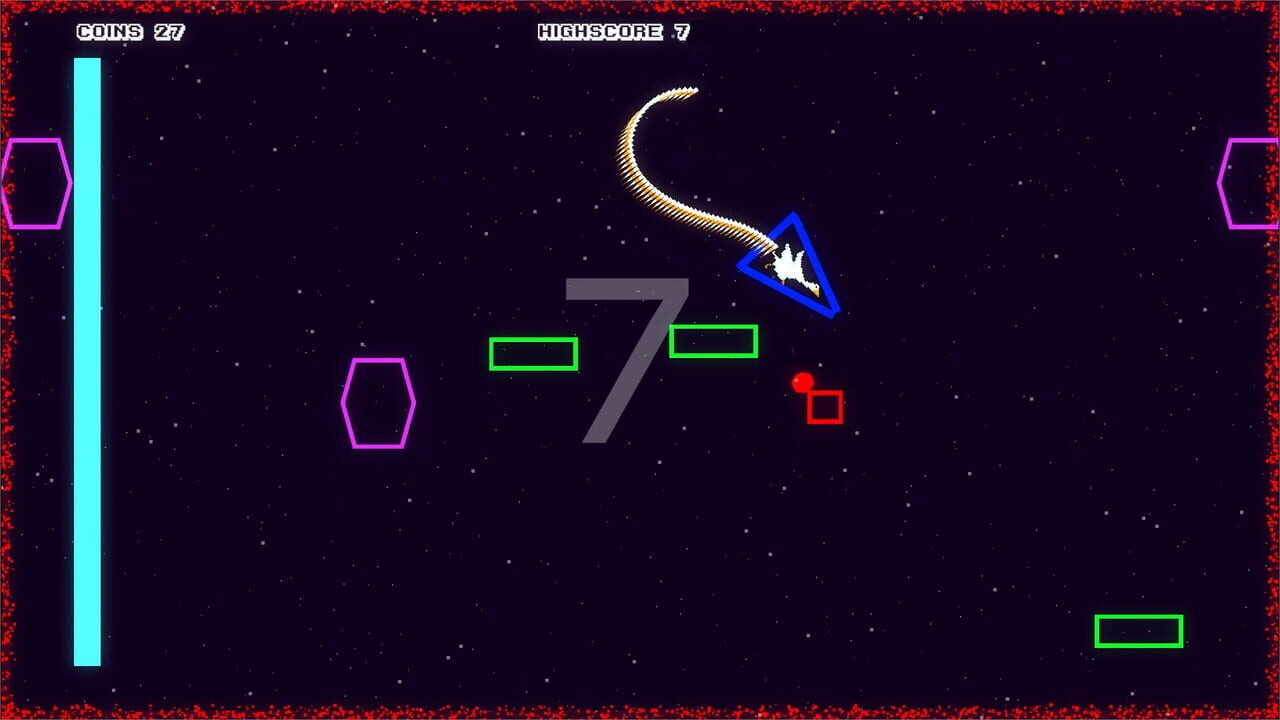Click the white bird character
Viewport: 1280px width, 720px height.
(x=789, y=264)
